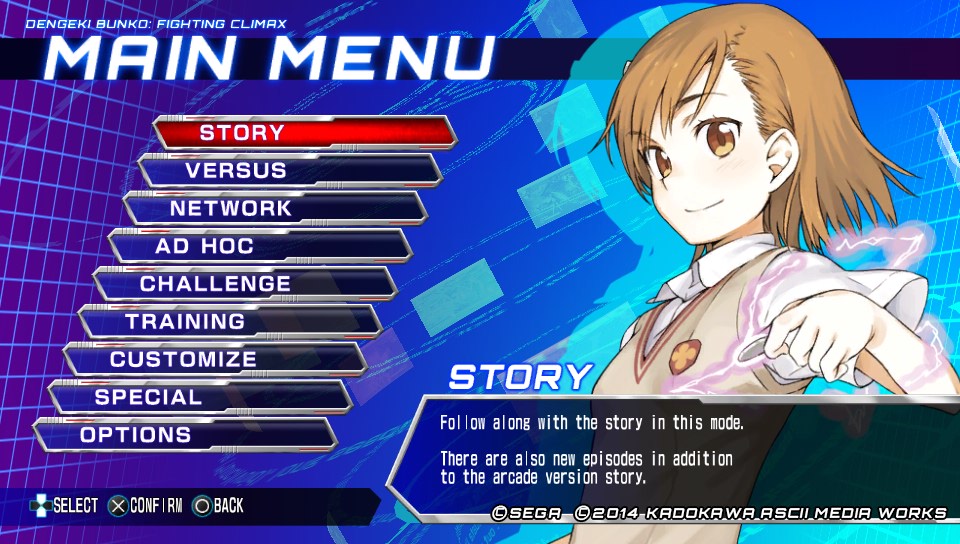Open Training mode

[x=229, y=321]
